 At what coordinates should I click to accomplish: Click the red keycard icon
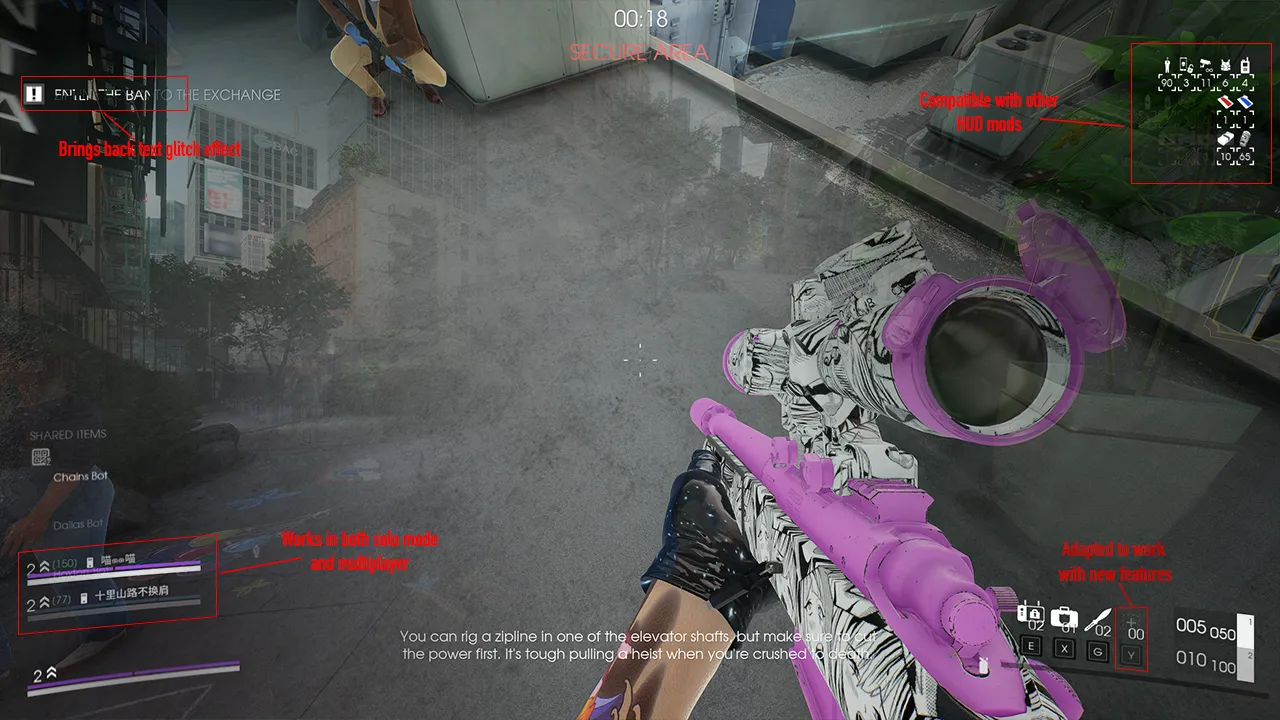tap(1225, 101)
